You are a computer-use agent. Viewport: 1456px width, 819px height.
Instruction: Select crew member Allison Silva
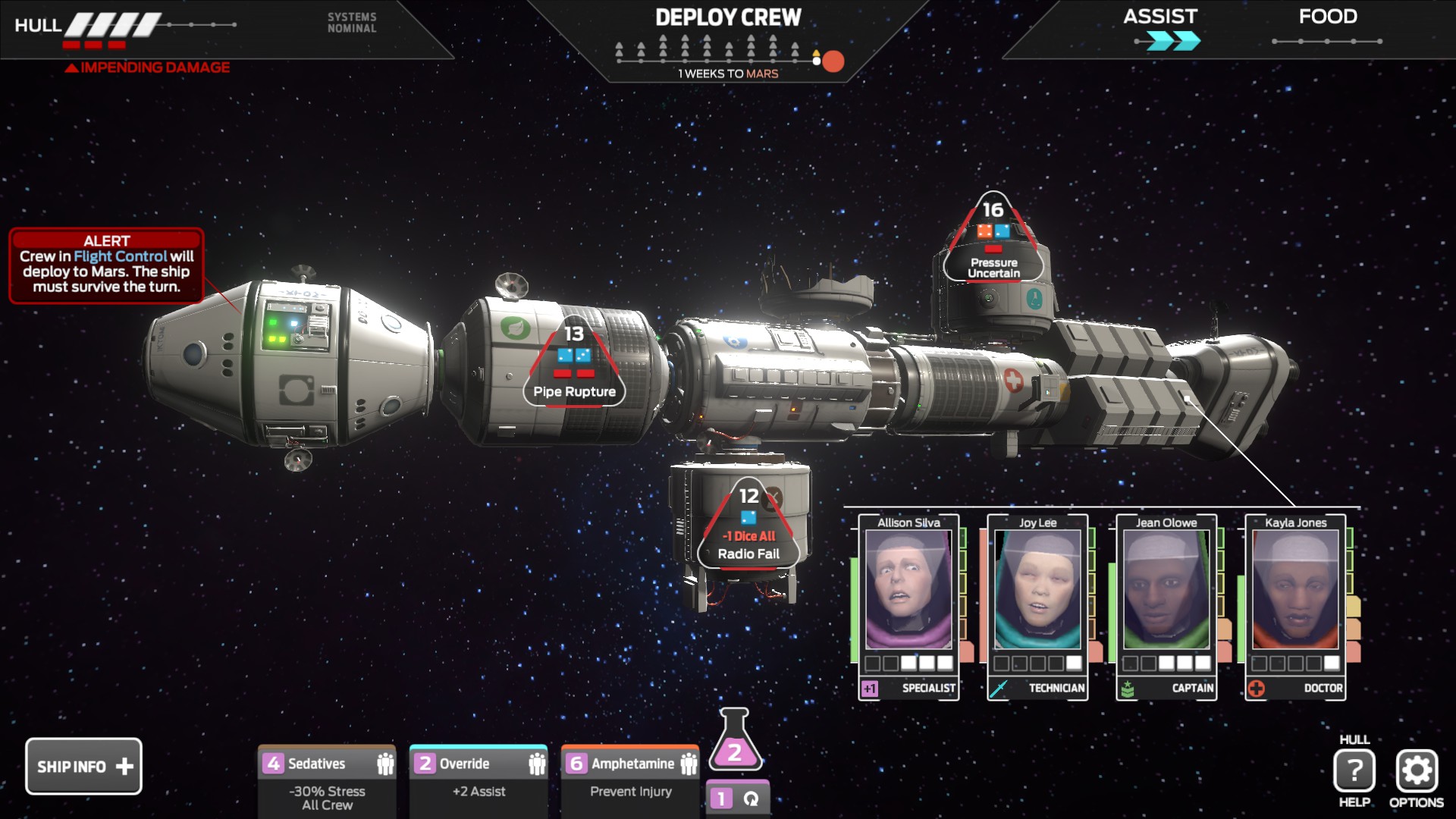coord(908,607)
